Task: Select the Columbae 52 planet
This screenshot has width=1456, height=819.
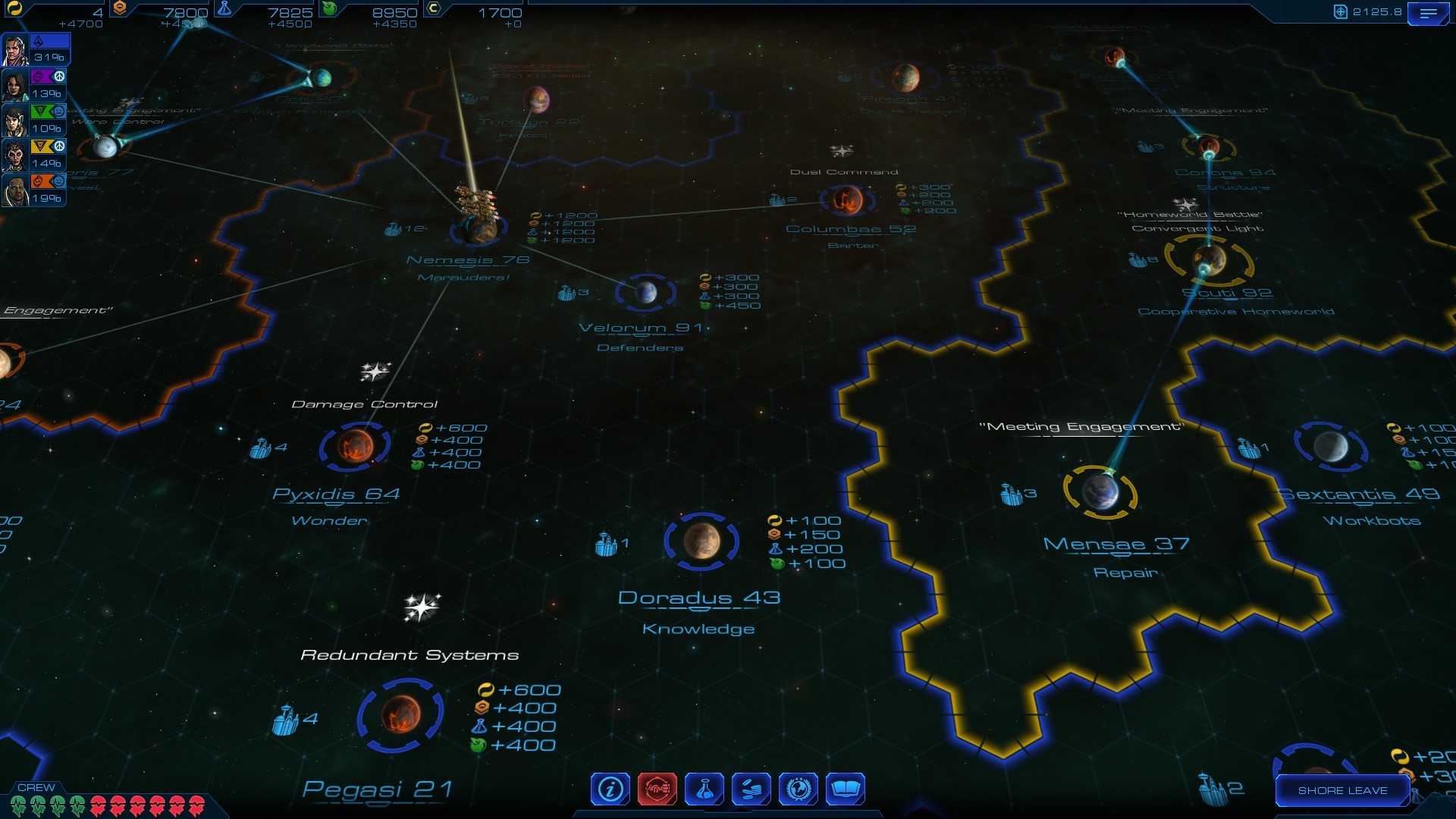Action: [x=847, y=200]
